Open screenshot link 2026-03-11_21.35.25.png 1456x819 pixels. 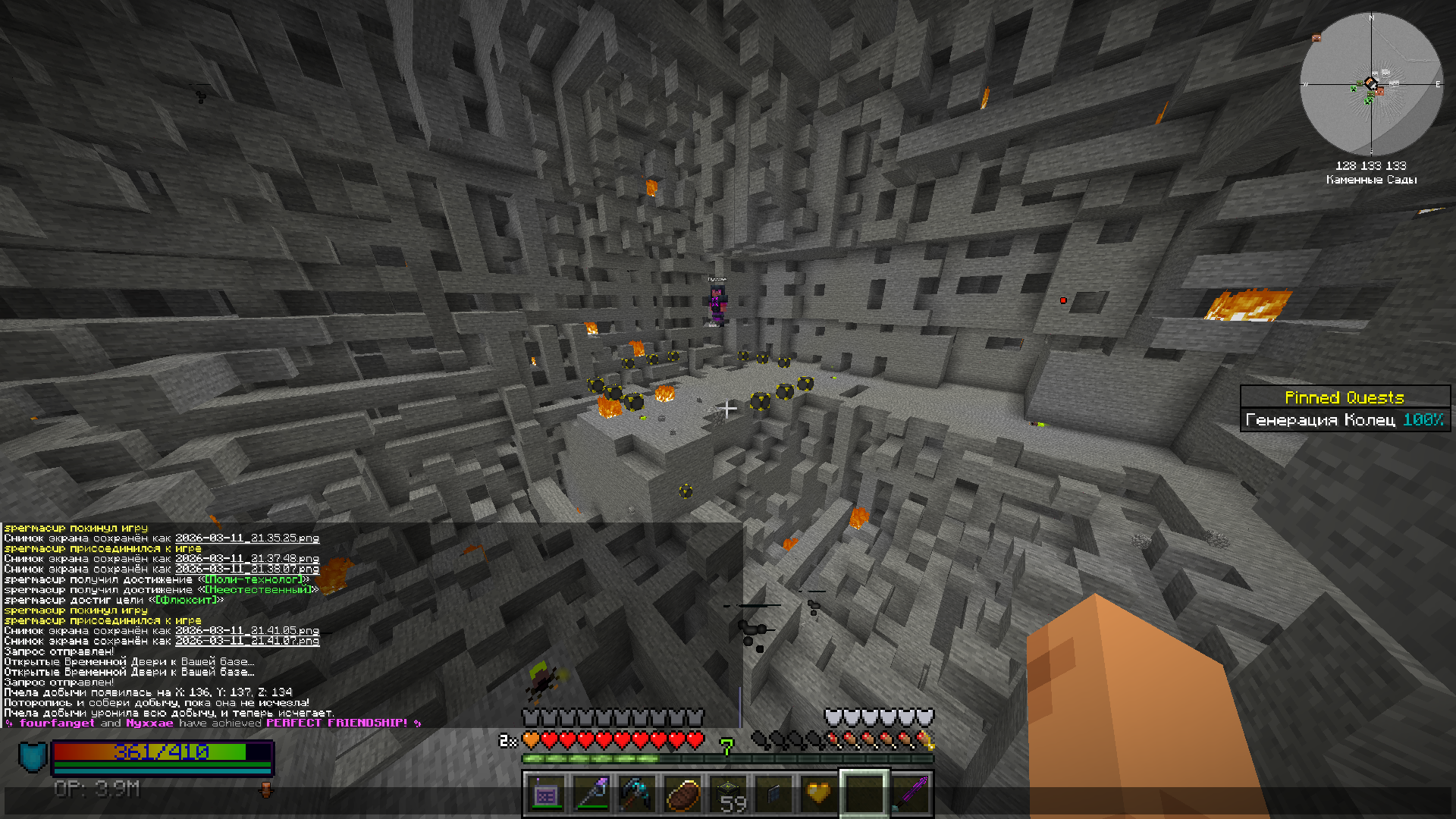247,538
